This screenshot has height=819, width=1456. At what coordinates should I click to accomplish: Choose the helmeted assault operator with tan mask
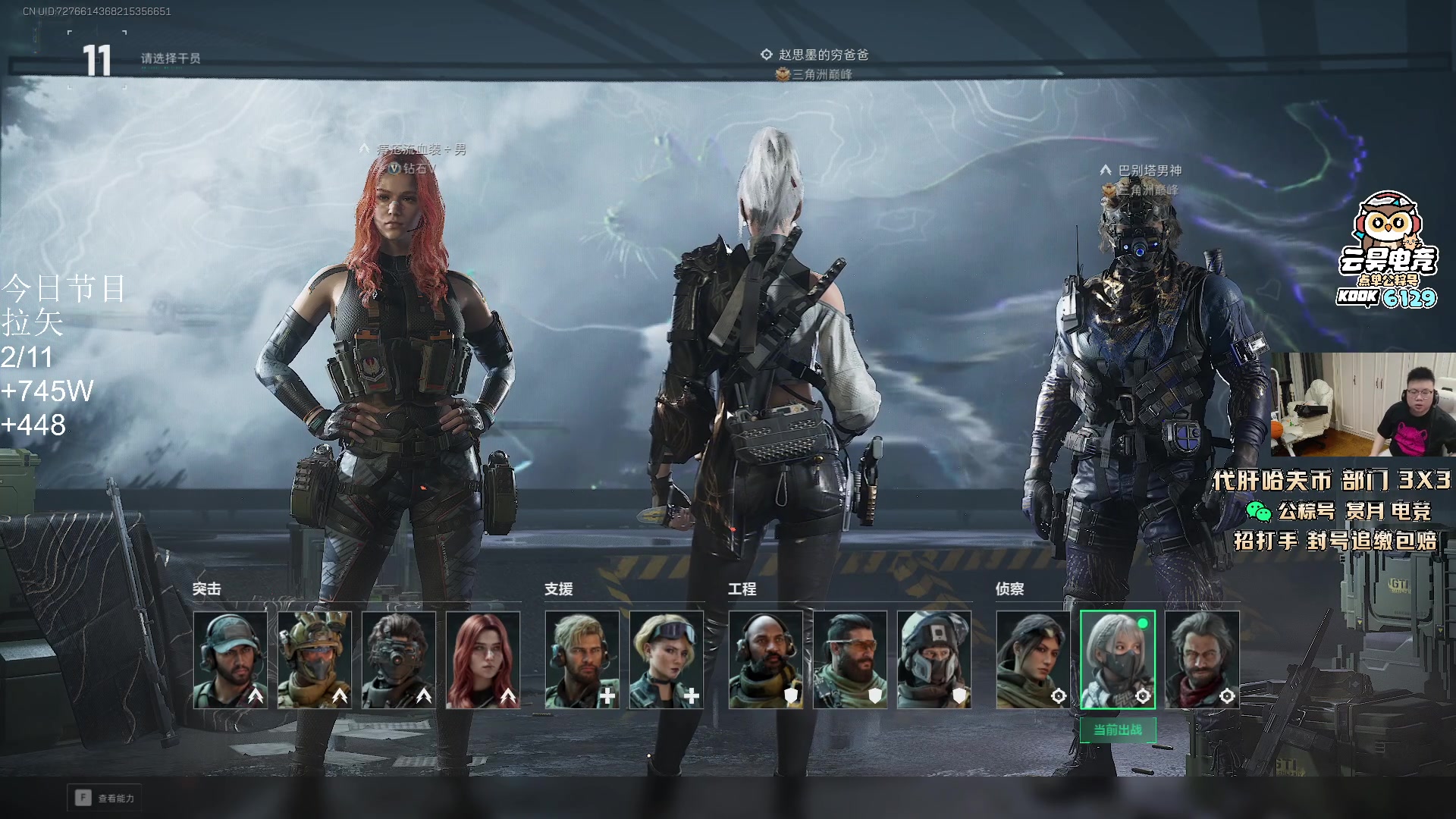[315, 660]
